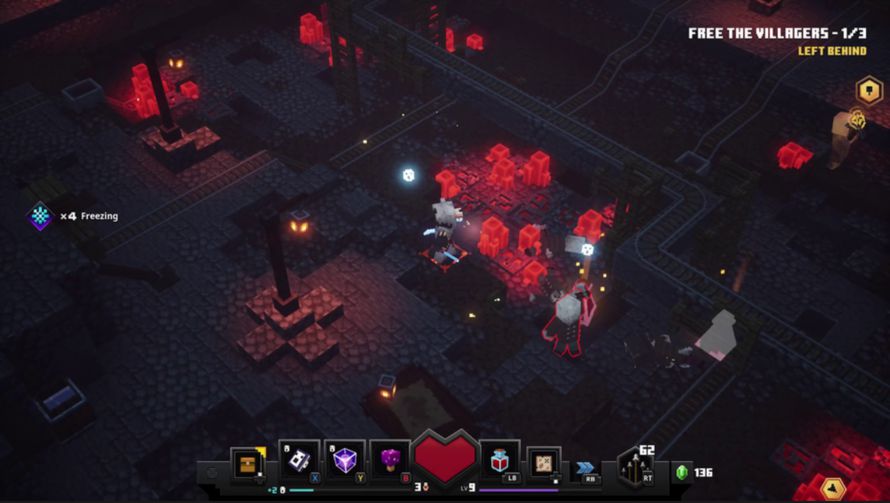Activate the purple cube artifact
Screen dimensions: 890x503
click(345, 460)
